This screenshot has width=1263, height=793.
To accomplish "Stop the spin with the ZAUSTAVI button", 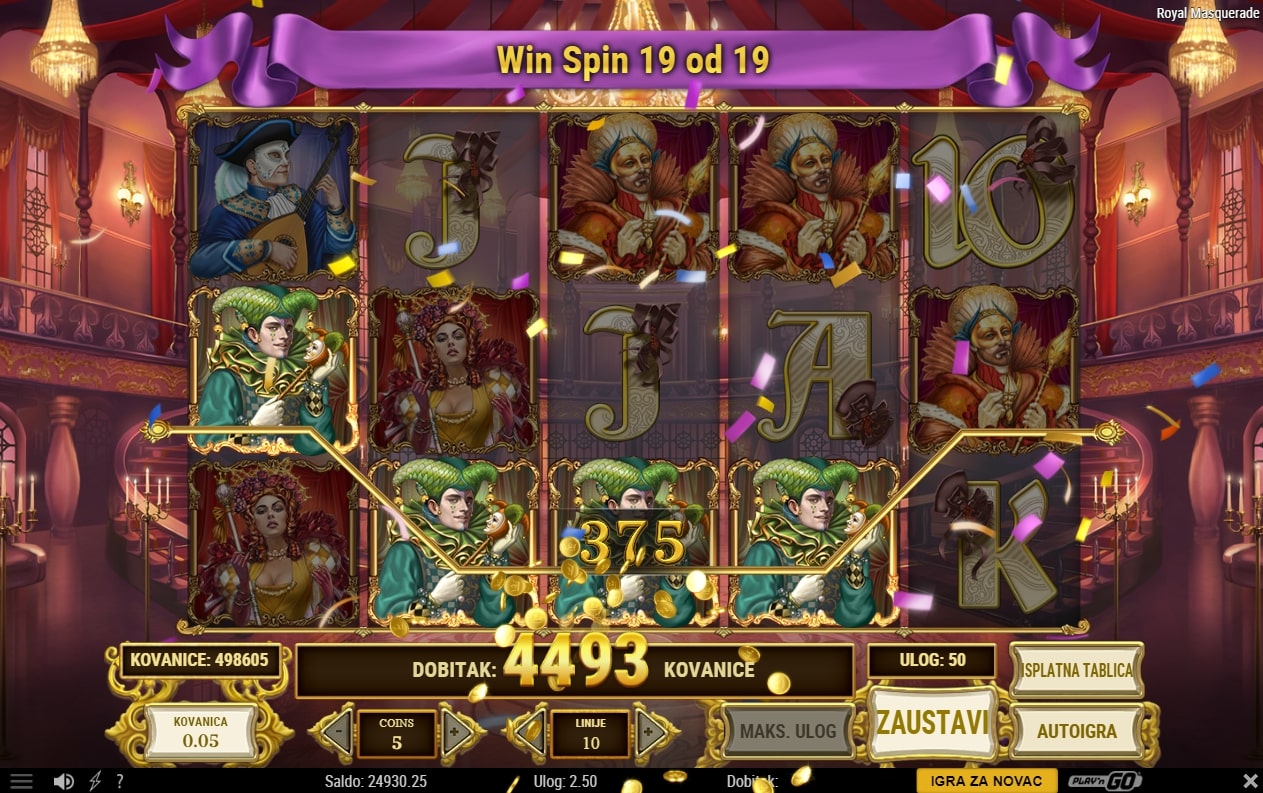I will coord(932,723).
